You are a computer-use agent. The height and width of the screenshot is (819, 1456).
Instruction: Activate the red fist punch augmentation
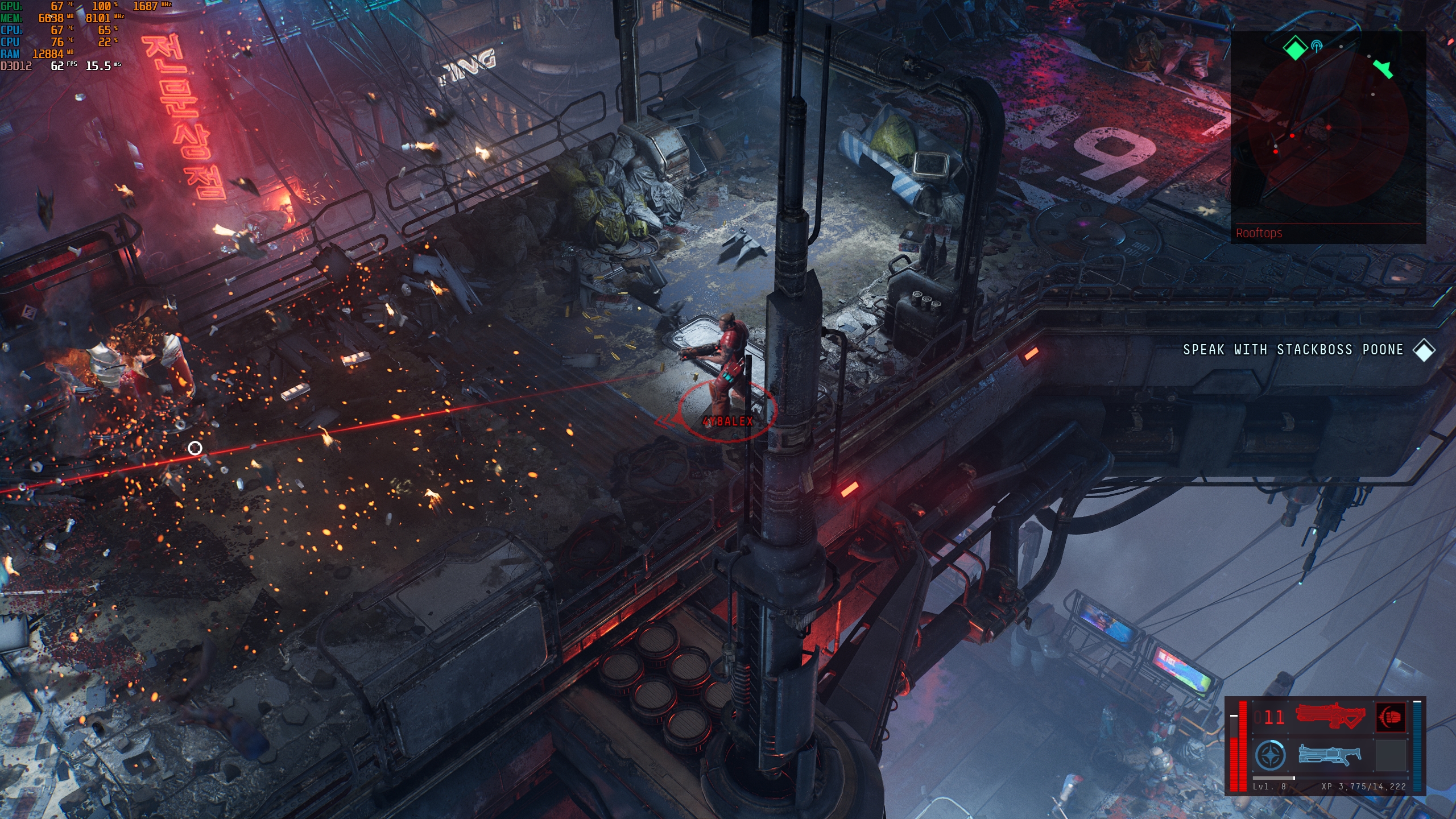[1391, 717]
